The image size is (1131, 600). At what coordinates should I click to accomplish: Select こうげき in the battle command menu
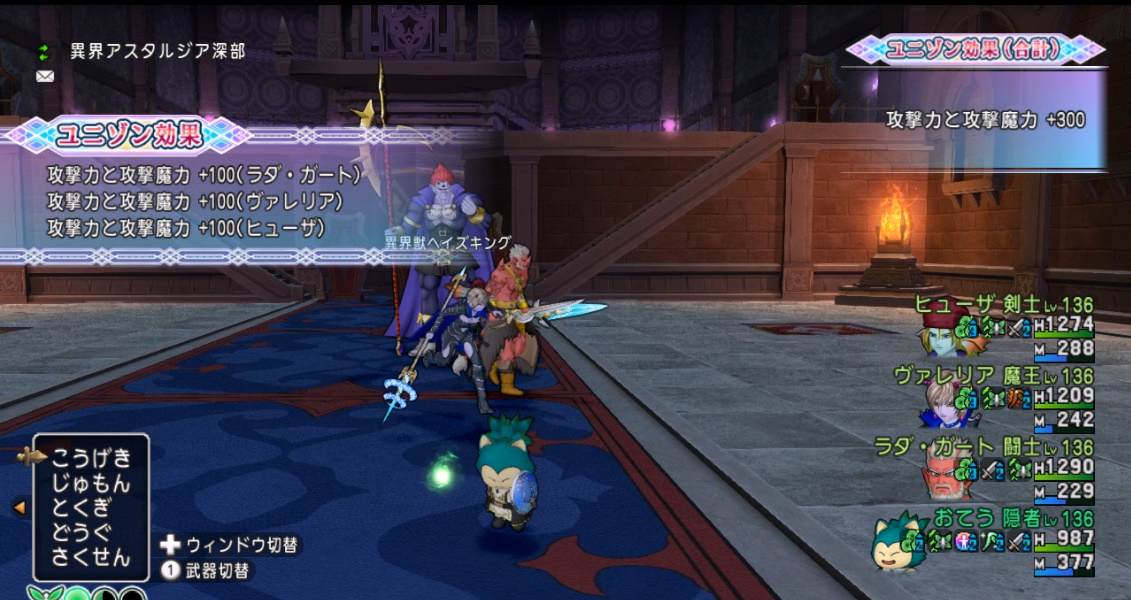point(91,458)
